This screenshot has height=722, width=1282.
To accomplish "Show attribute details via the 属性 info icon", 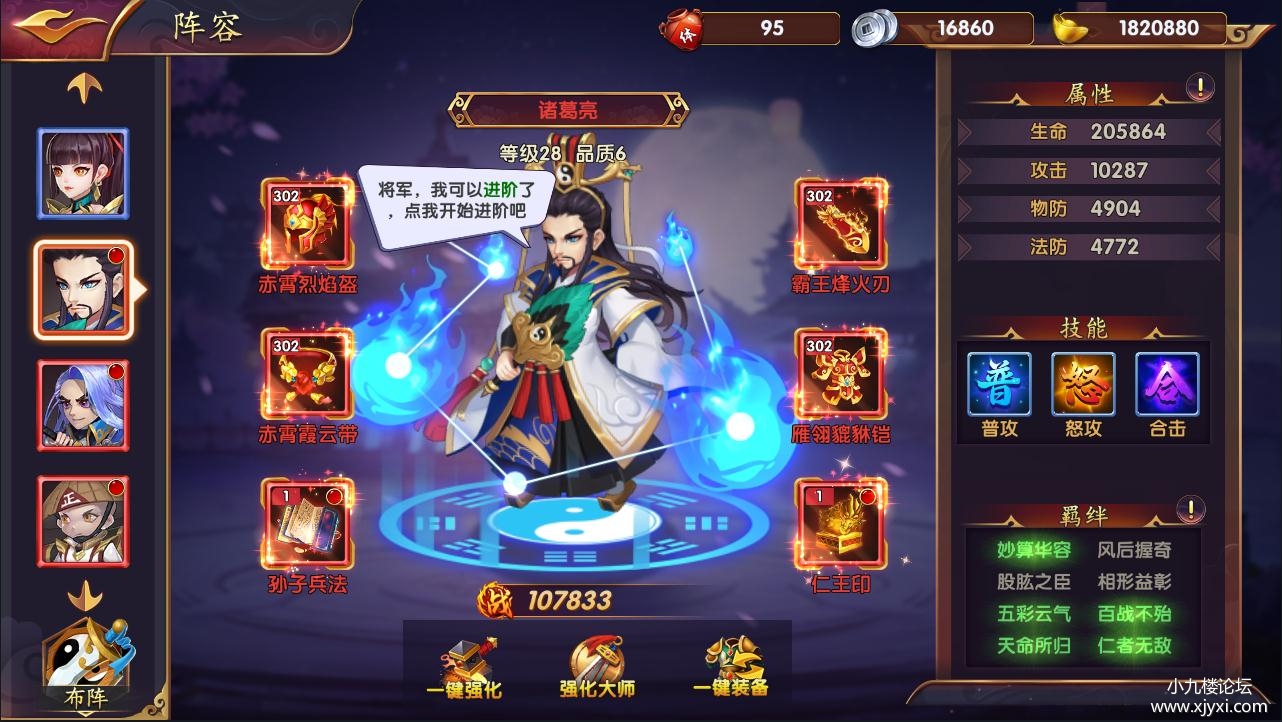I will pos(1199,88).
